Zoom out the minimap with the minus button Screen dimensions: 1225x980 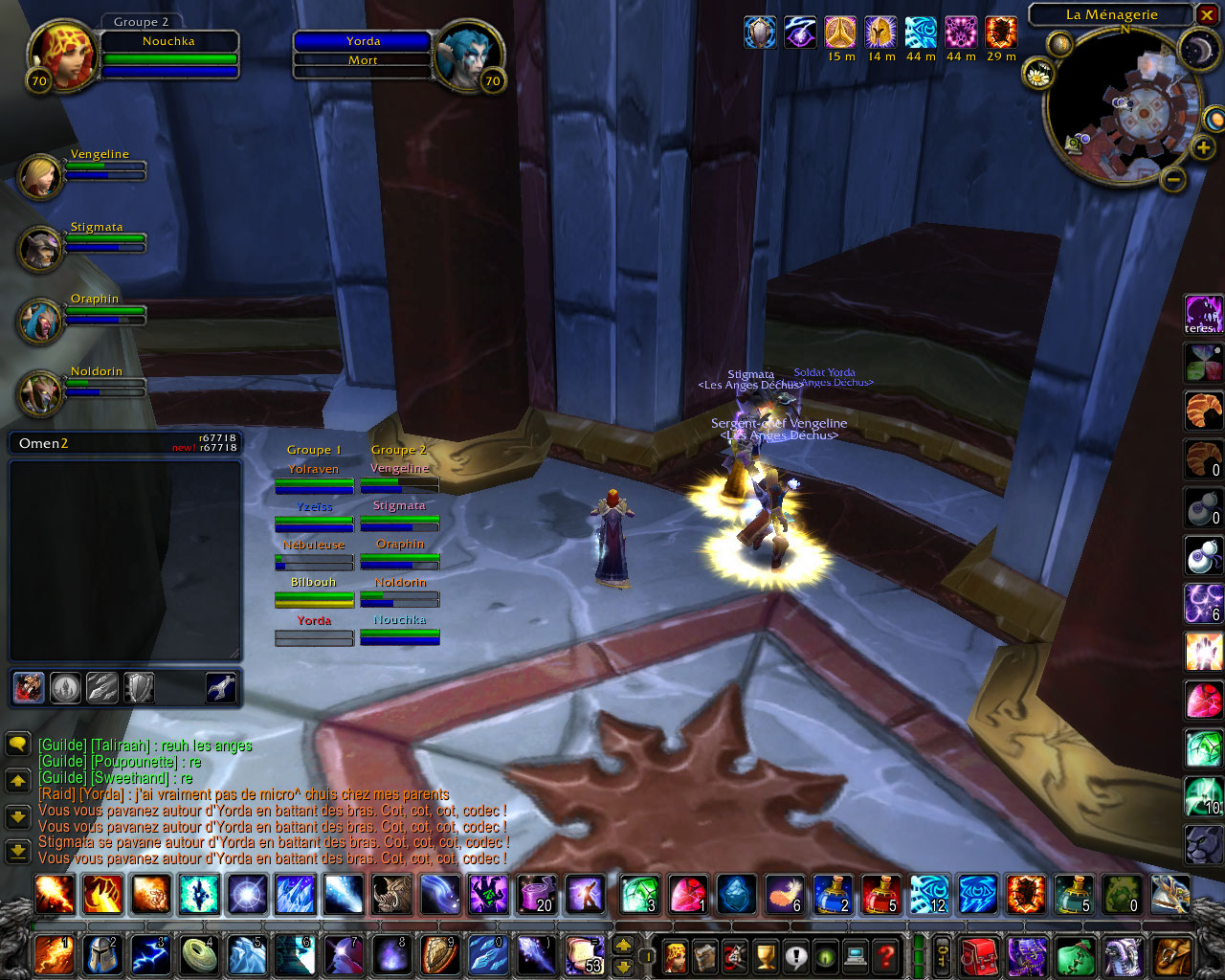click(1173, 178)
